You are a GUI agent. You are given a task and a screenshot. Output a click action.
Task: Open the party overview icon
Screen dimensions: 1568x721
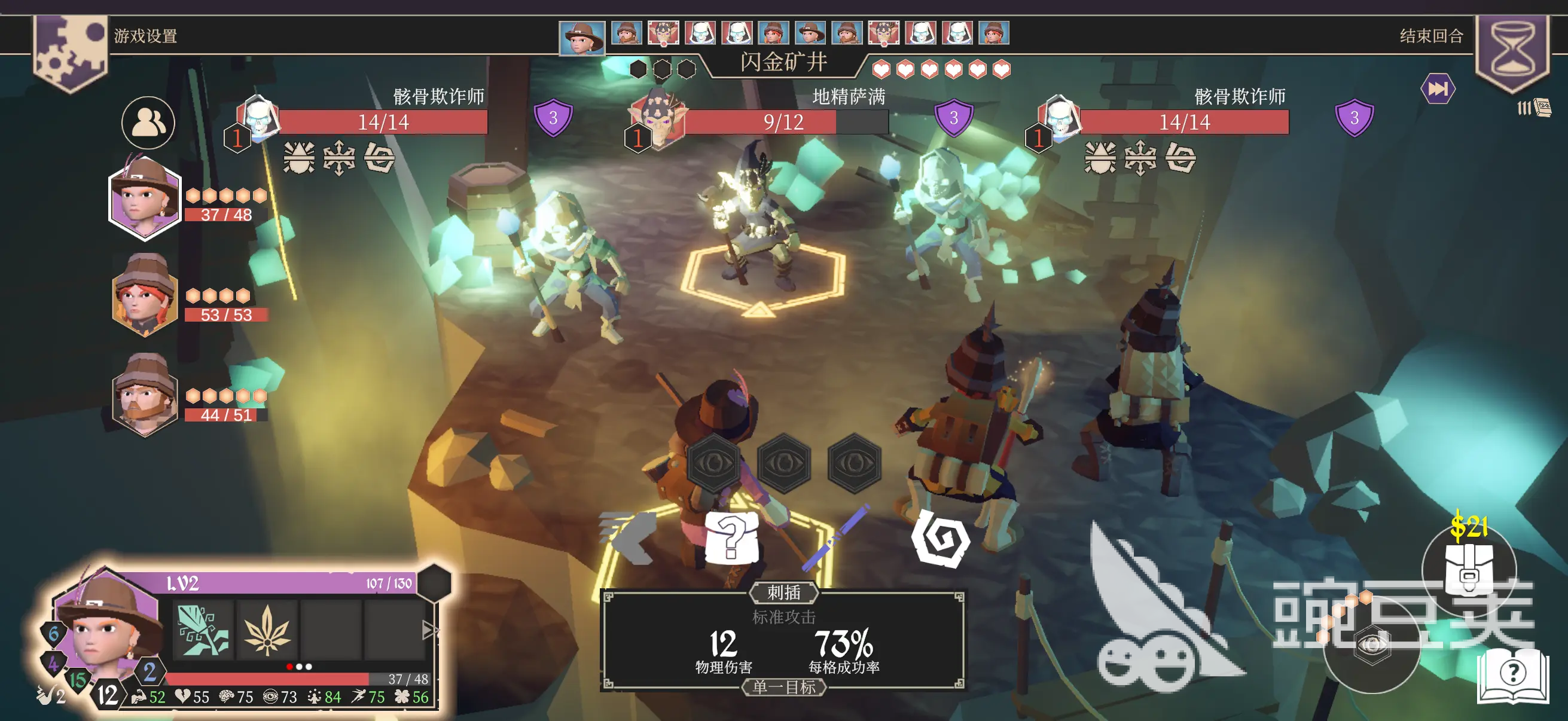tap(148, 123)
